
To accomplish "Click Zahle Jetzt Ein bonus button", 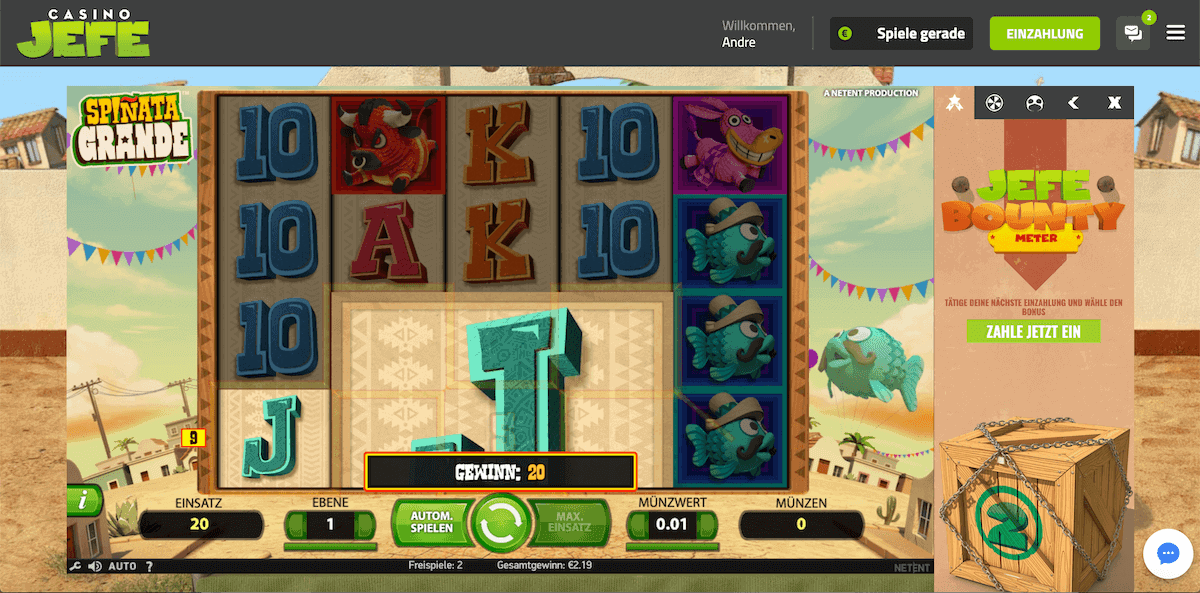I will pos(1033,331).
